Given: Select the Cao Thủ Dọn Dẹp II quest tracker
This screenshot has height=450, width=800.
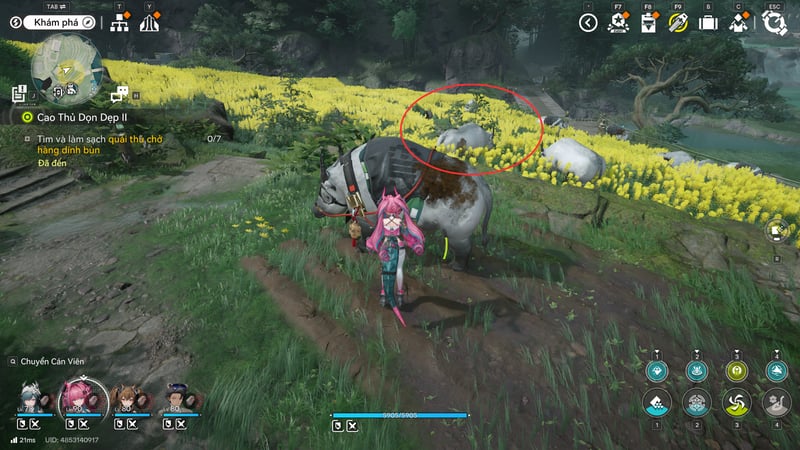Looking at the screenshot, I should pyautogui.click(x=76, y=117).
